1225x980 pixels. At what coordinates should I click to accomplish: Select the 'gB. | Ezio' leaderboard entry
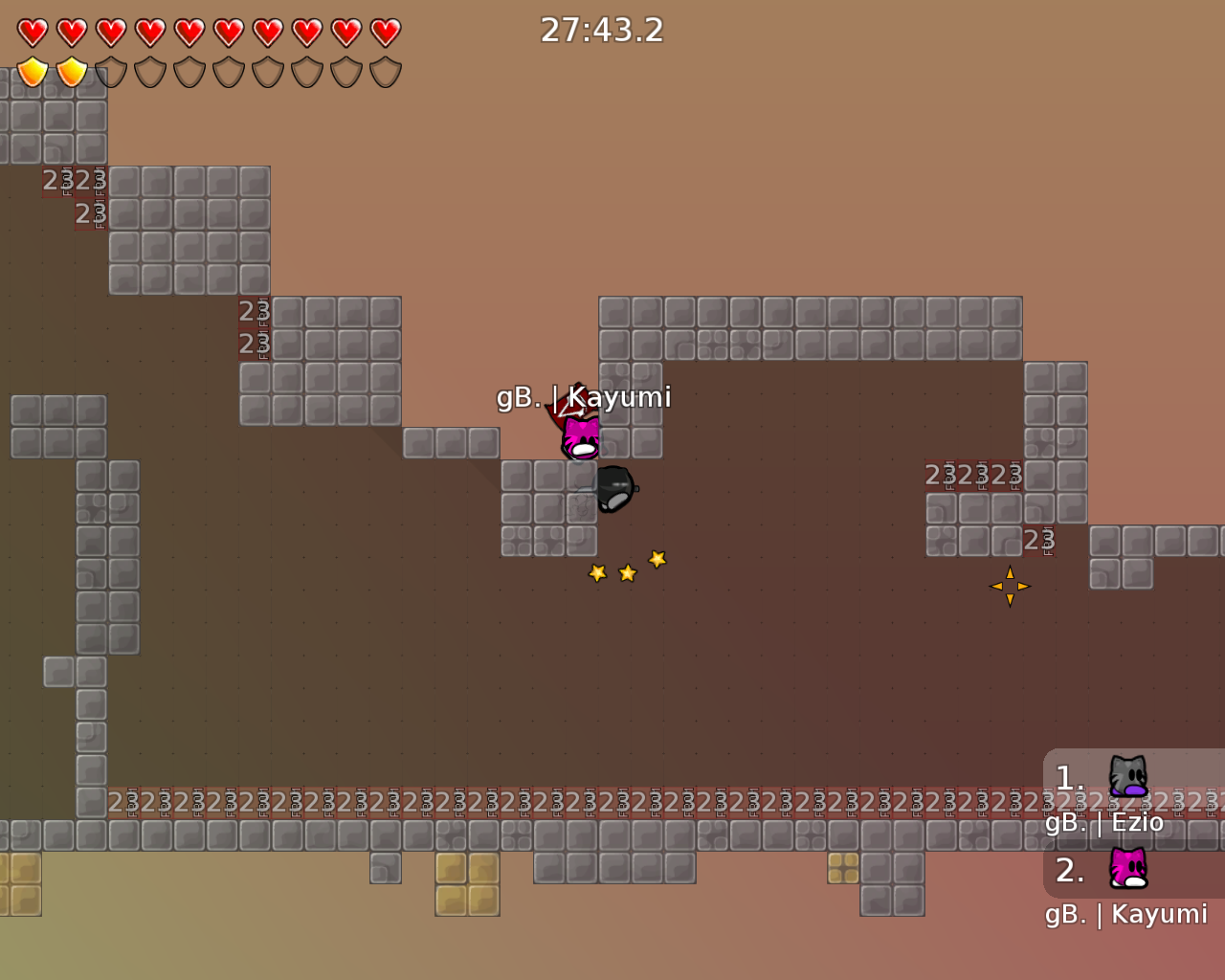tap(1105, 821)
